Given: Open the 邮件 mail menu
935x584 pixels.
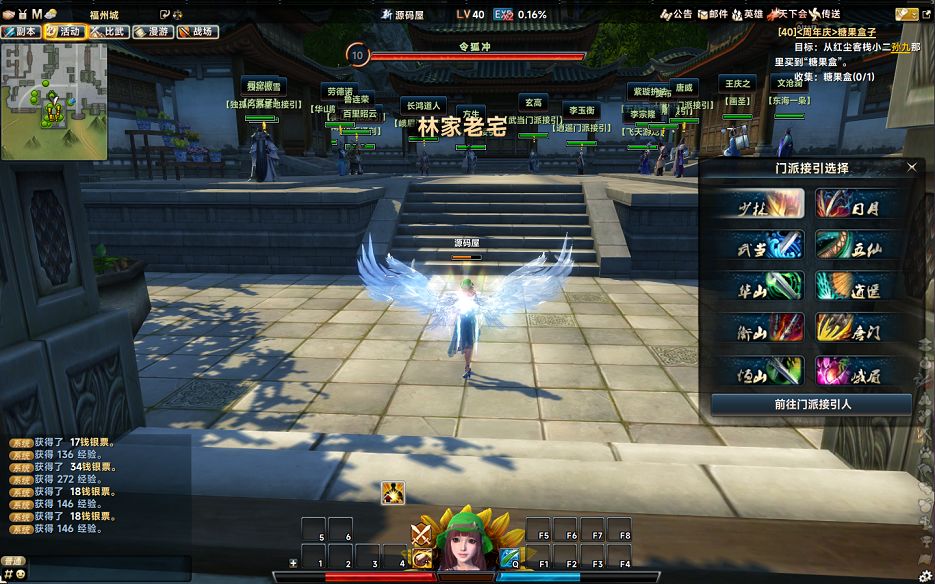Looking at the screenshot, I should click(x=713, y=14).
